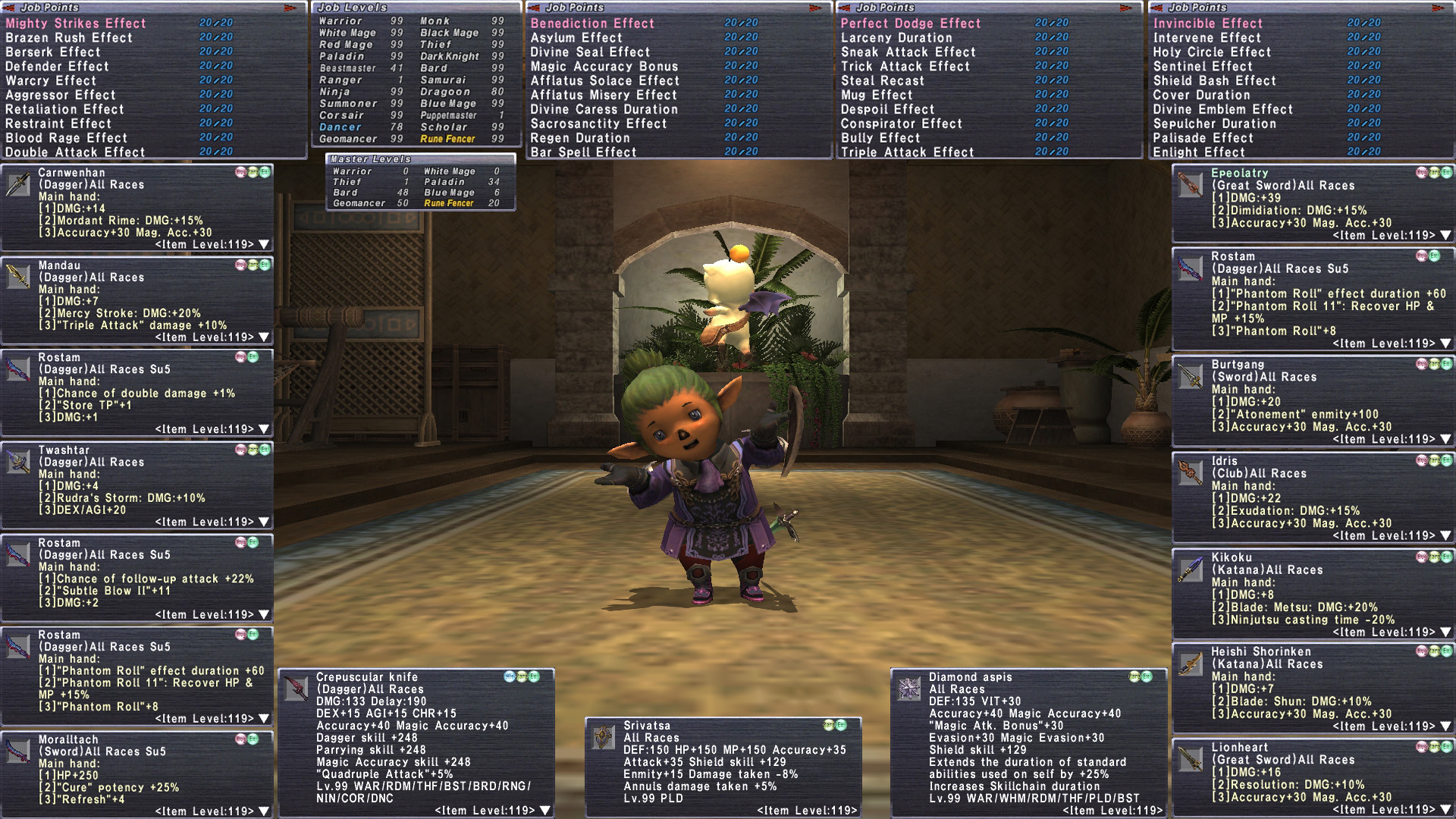Highlight the Invincible Effect entry

(1208, 24)
